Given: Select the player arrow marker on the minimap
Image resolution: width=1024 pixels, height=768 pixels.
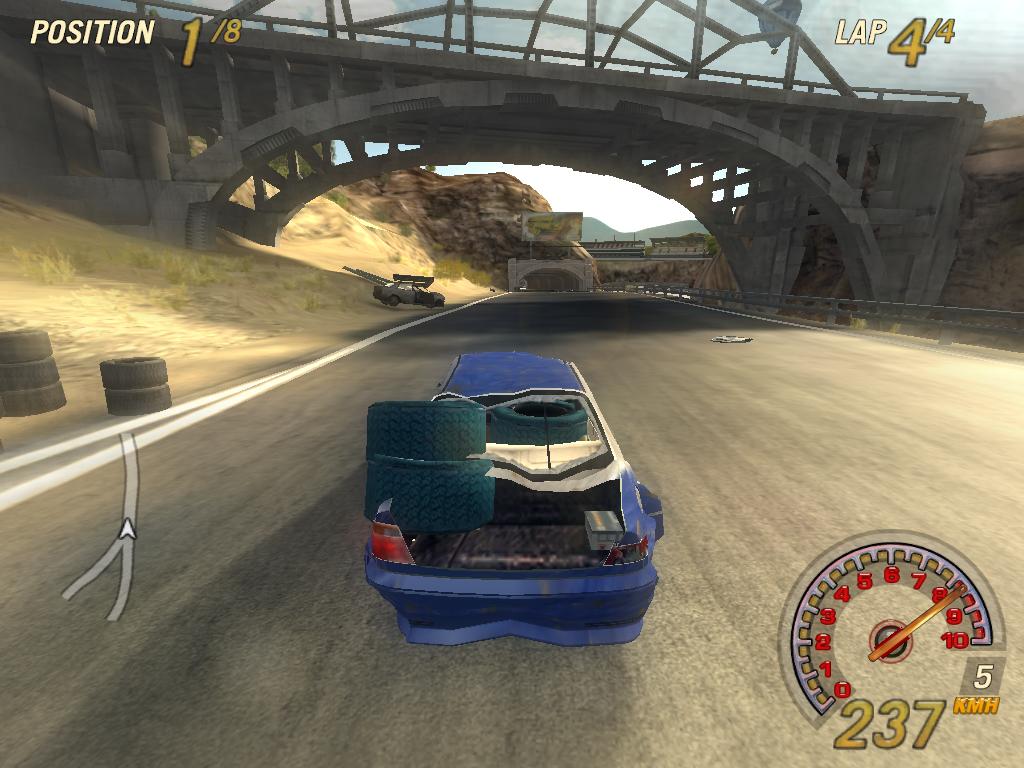Looking at the screenshot, I should pos(127,529).
